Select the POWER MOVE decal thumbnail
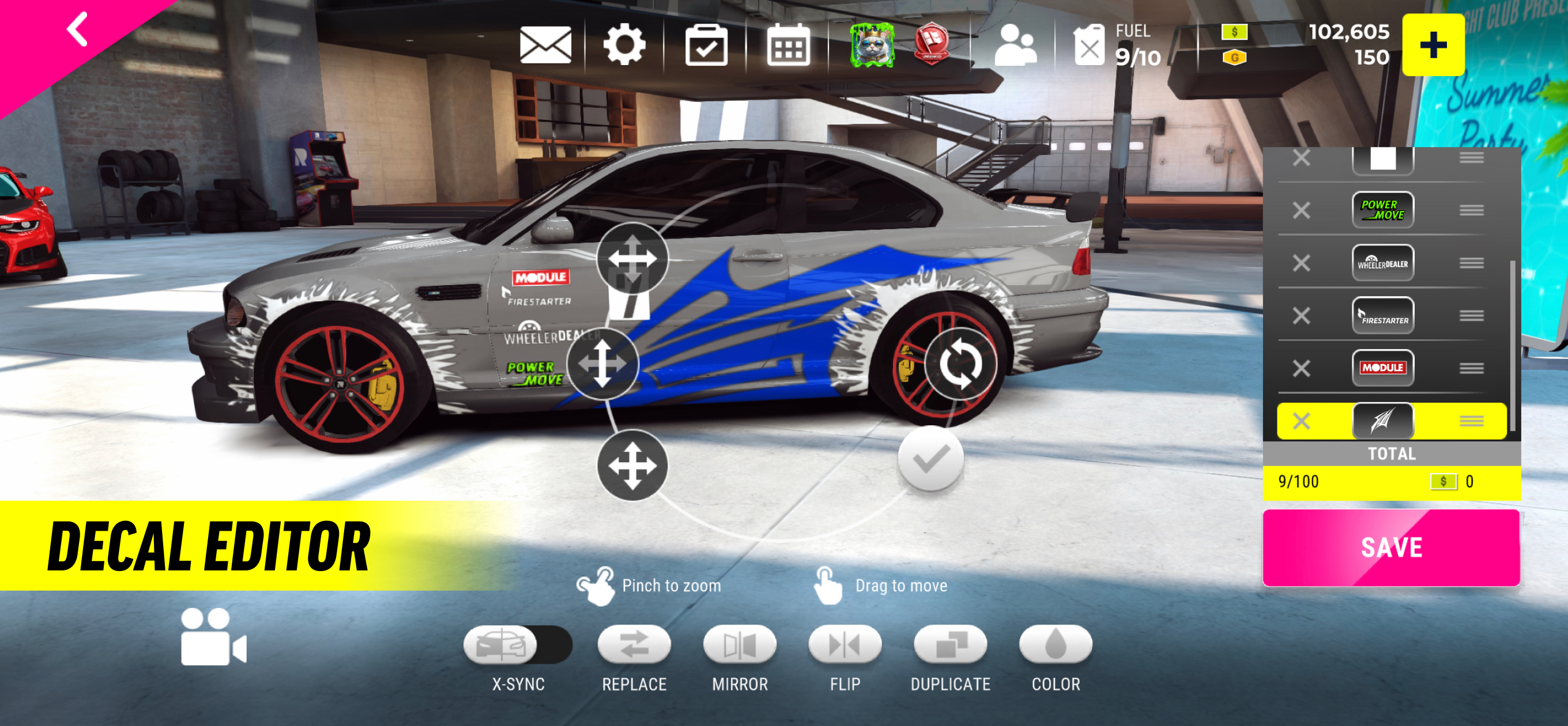The height and width of the screenshot is (726, 1568). pos(1383,210)
